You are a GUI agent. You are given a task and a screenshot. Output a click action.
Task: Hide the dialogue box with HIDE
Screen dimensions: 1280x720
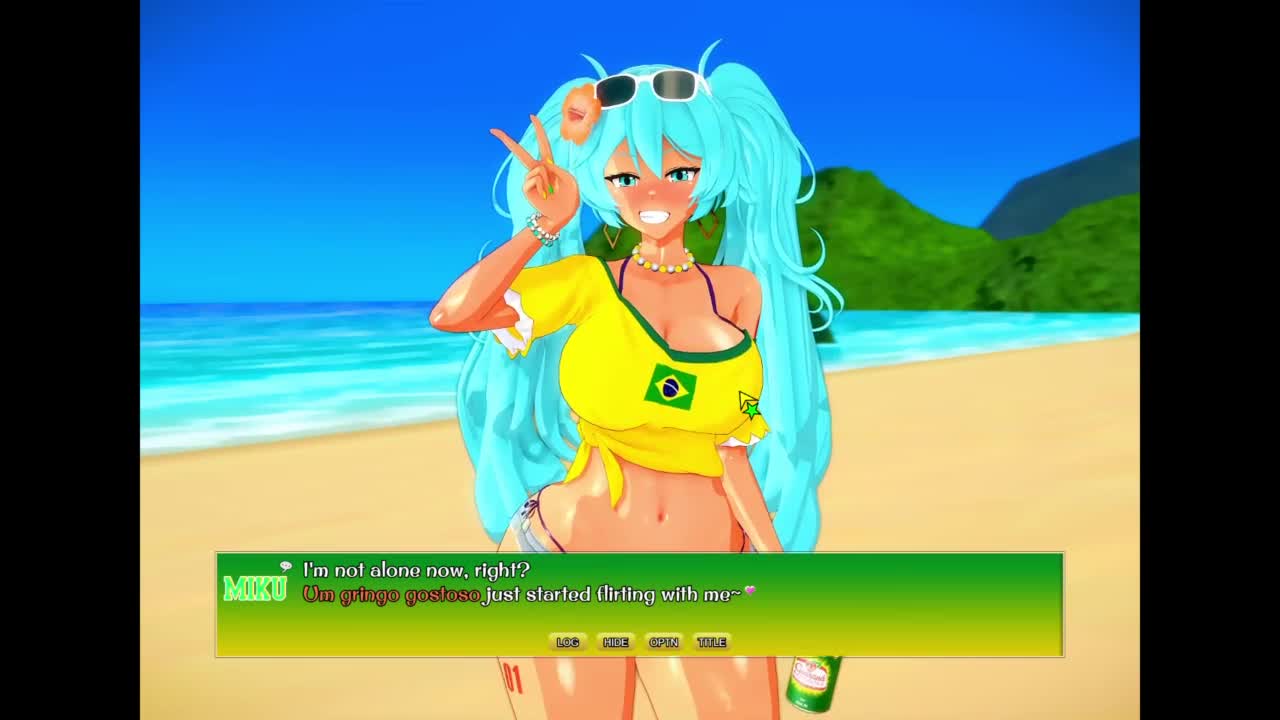point(615,642)
